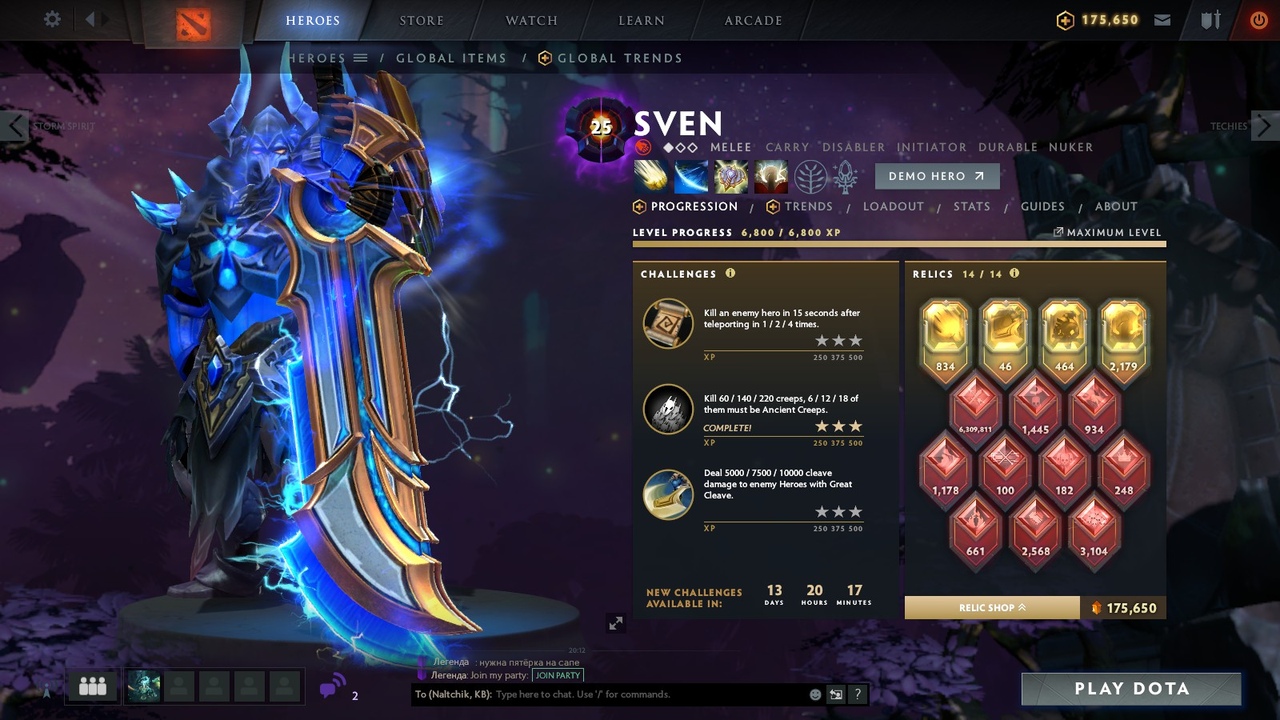1280x720 pixels.
Task: Join party from the chat invite
Action: click(557, 675)
